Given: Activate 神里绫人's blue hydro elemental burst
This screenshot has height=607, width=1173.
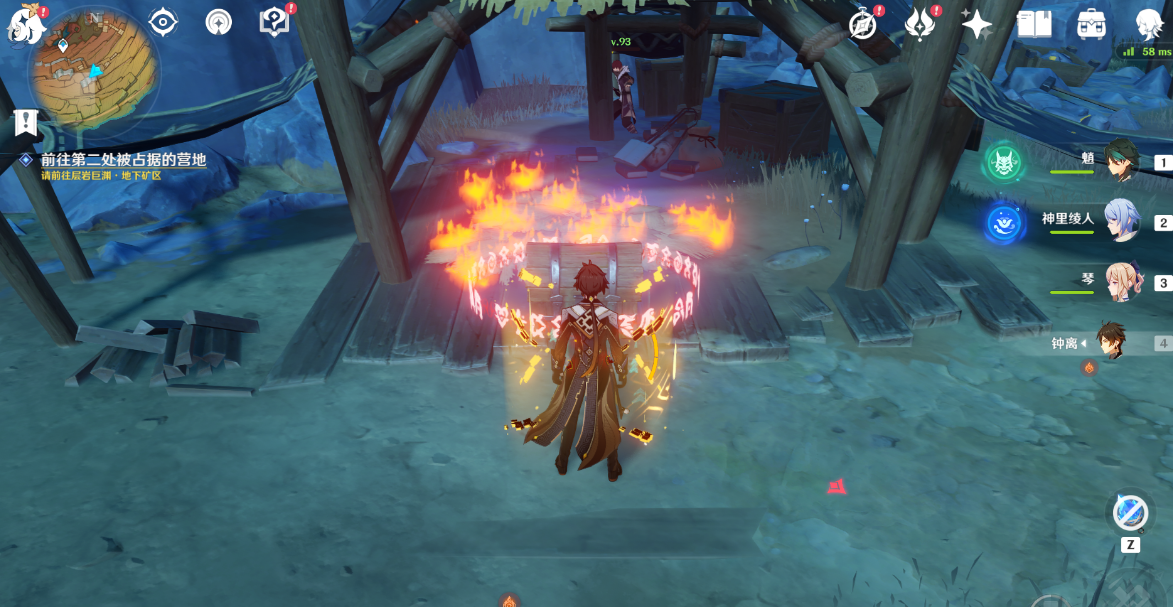Looking at the screenshot, I should [x=1002, y=223].
